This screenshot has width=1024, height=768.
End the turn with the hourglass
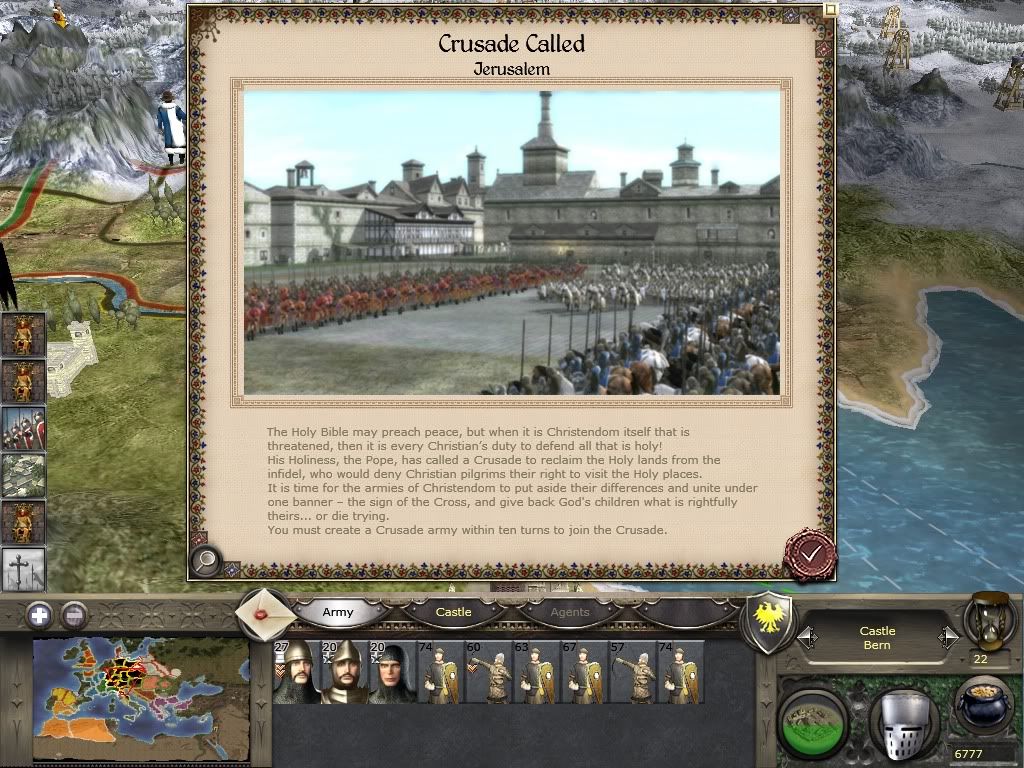986,622
